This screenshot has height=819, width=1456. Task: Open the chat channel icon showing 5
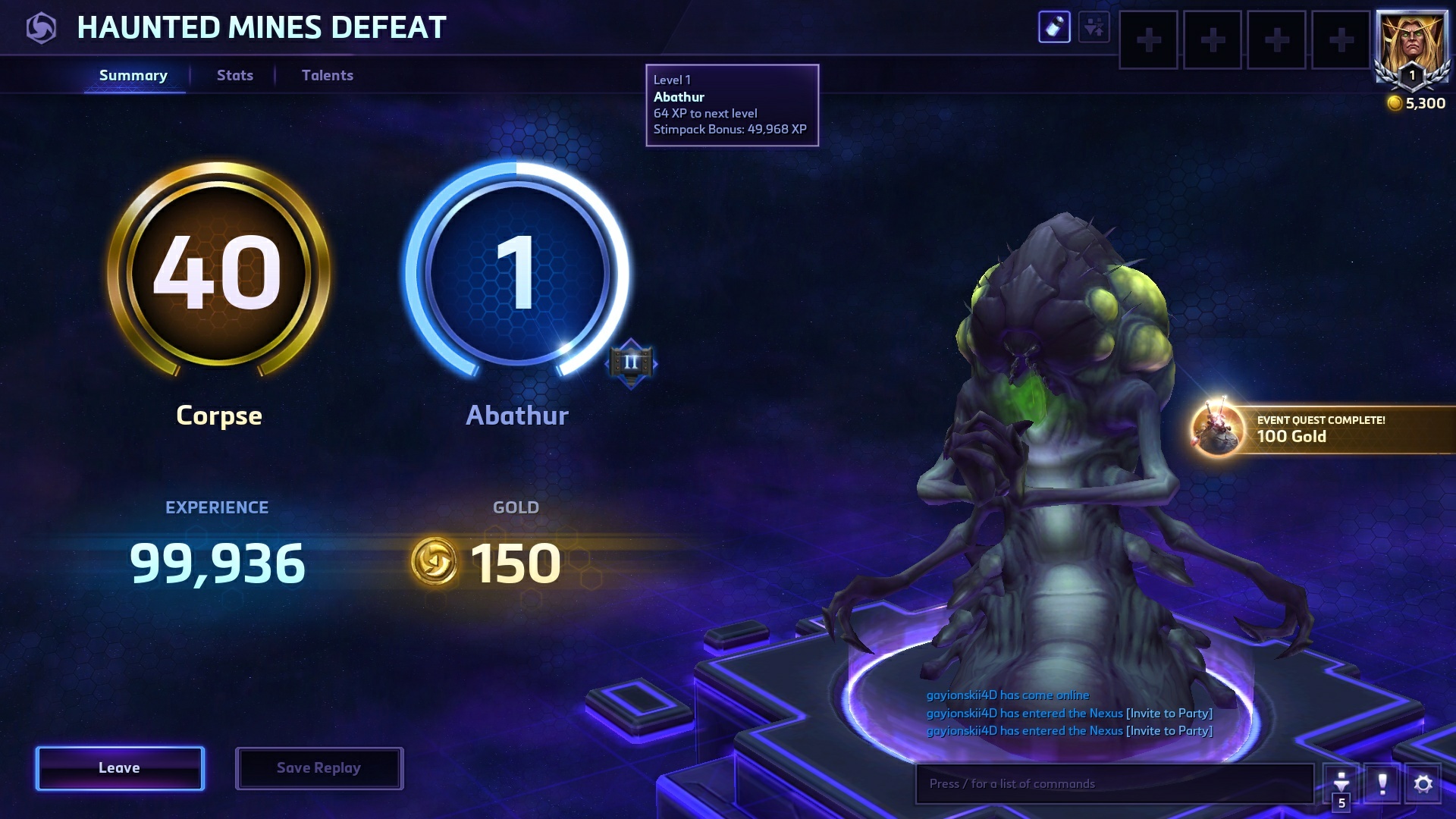(1341, 785)
